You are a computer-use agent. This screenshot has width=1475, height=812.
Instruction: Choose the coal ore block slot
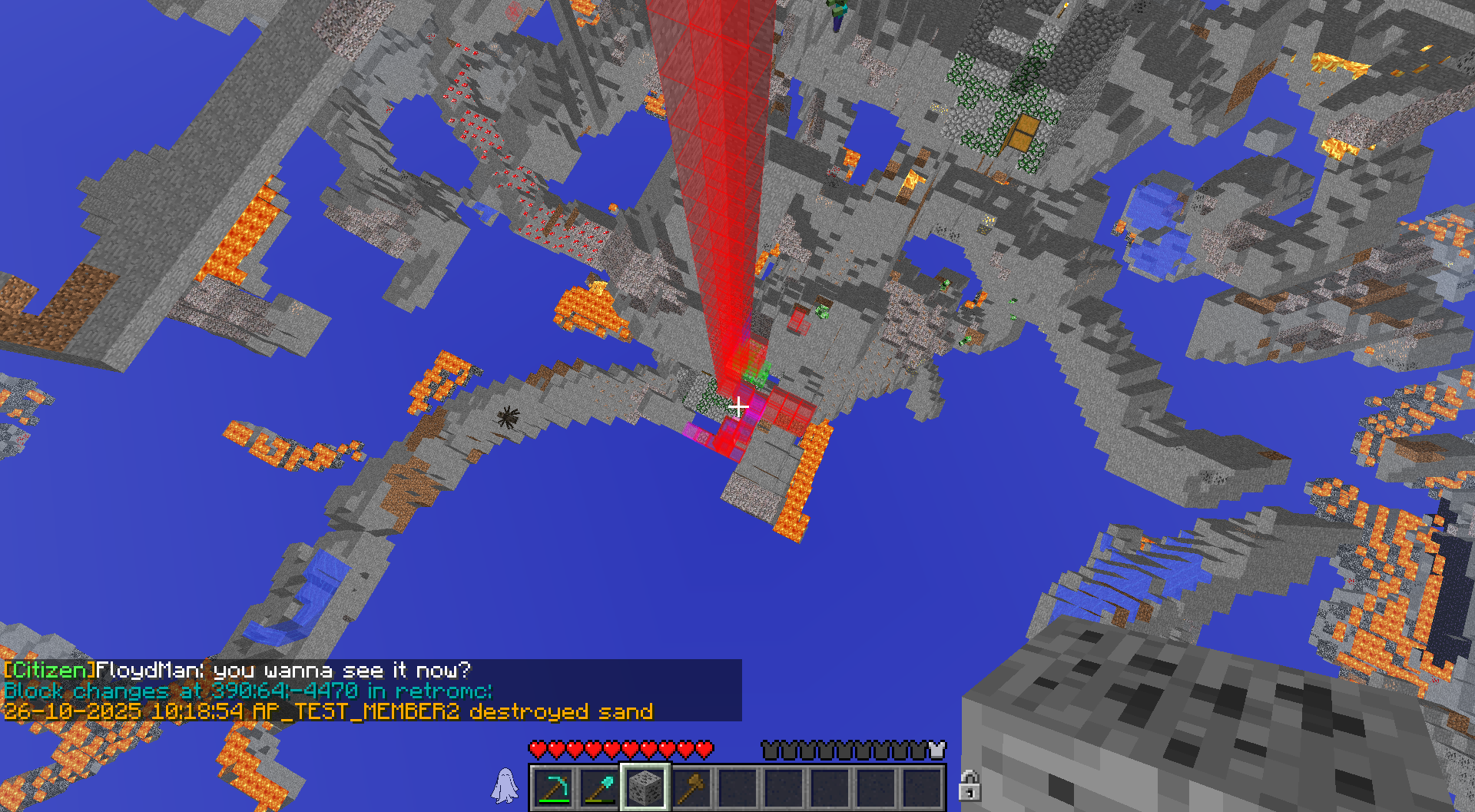coord(645,787)
